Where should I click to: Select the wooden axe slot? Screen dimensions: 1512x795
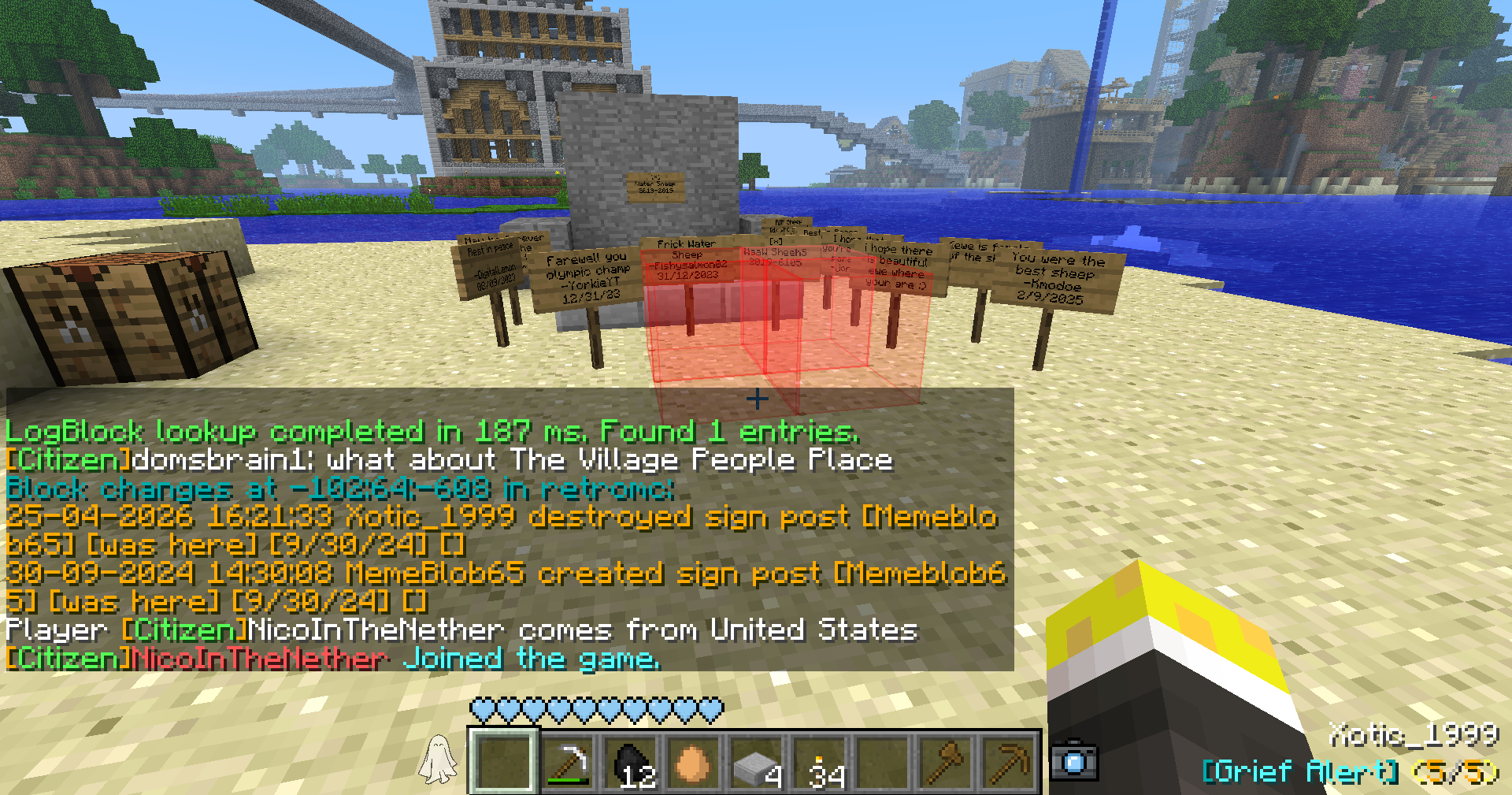tap(945, 762)
